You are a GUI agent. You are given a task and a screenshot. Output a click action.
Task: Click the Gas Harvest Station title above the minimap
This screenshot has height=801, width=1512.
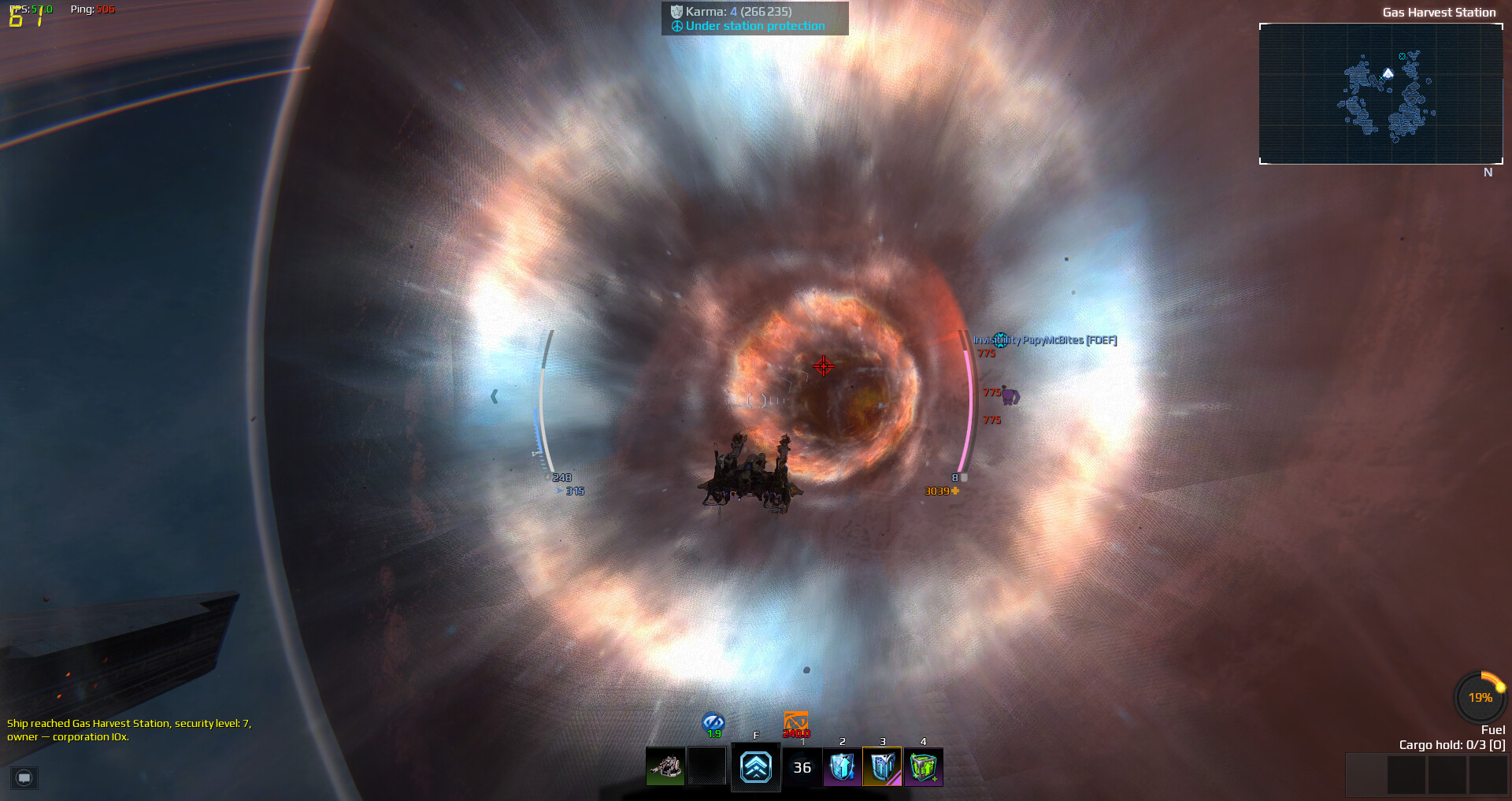pos(1439,12)
